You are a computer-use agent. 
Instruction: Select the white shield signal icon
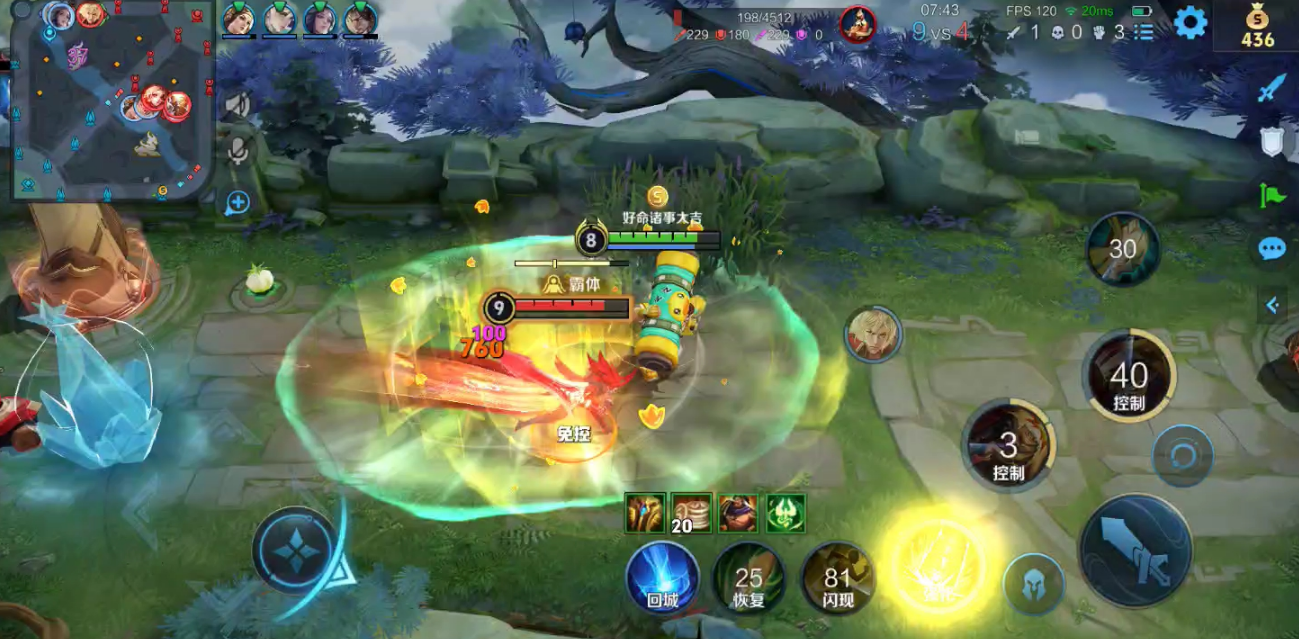[1271, 142]
